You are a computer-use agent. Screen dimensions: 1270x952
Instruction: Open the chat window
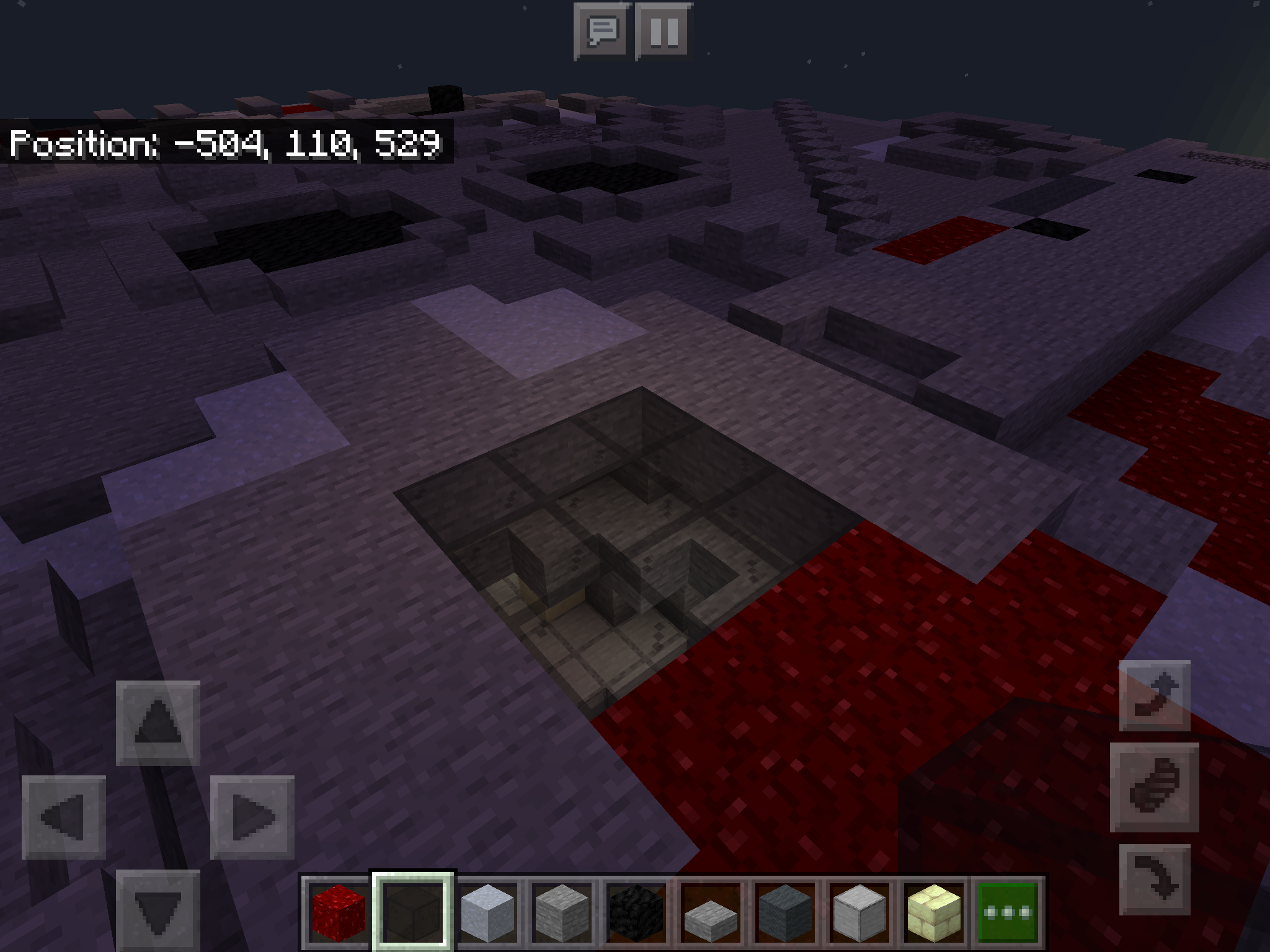point(602,31)
